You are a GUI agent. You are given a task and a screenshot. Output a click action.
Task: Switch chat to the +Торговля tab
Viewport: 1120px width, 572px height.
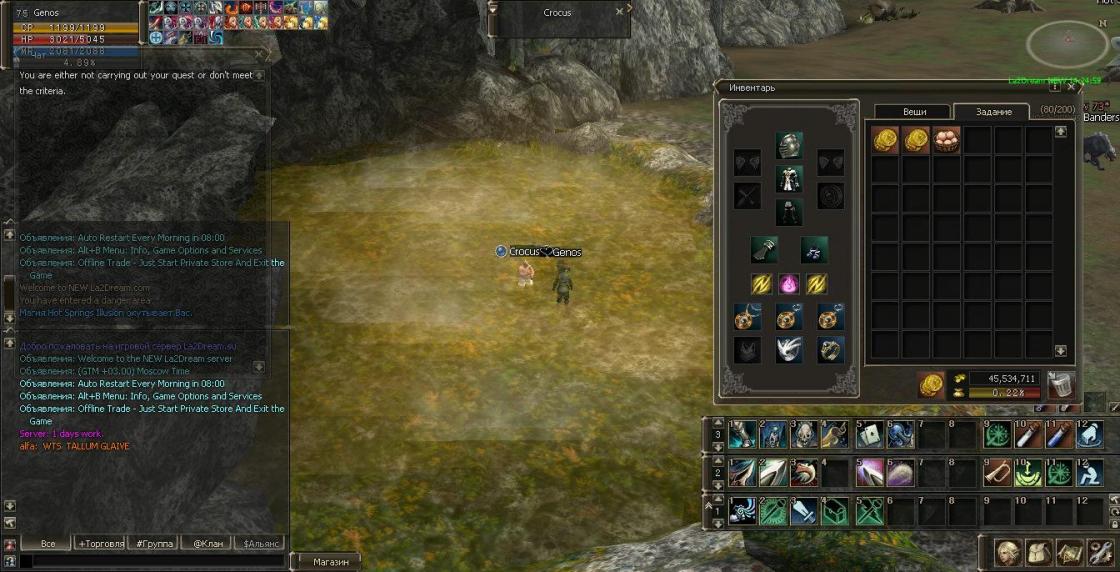(102, 543)
